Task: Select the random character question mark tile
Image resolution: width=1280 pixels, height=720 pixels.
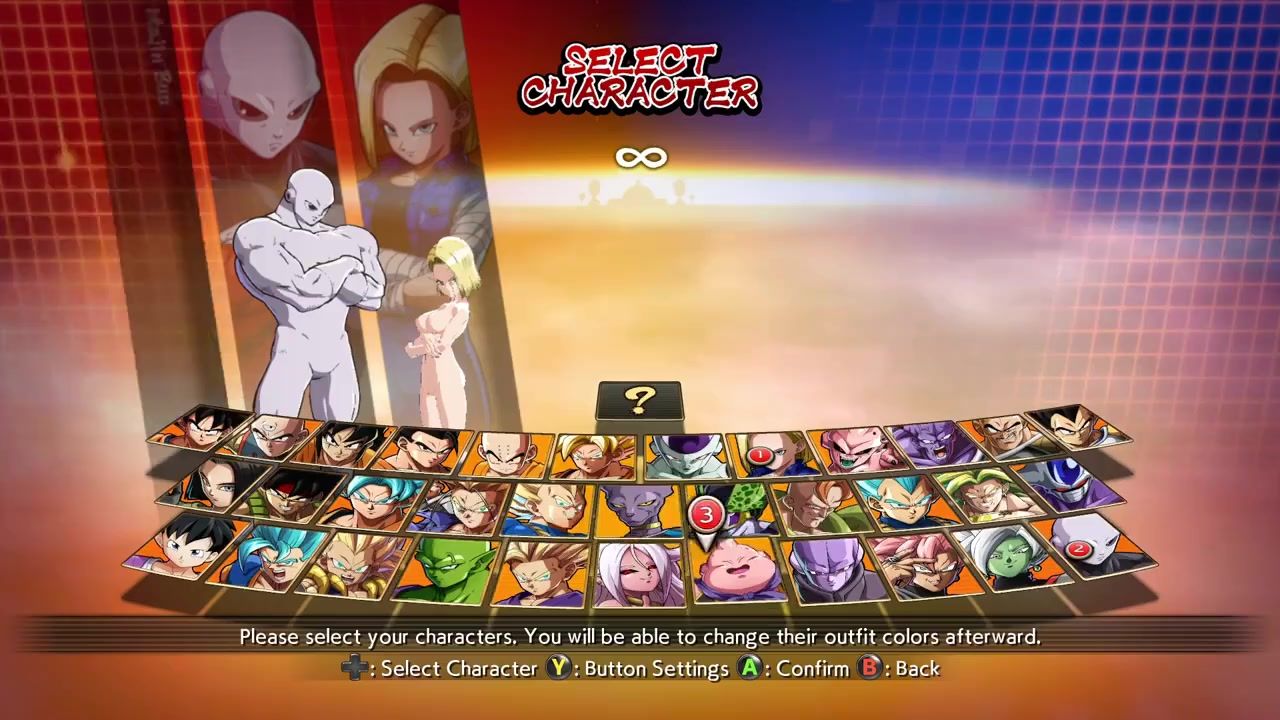Action: [x=639, y=402]
